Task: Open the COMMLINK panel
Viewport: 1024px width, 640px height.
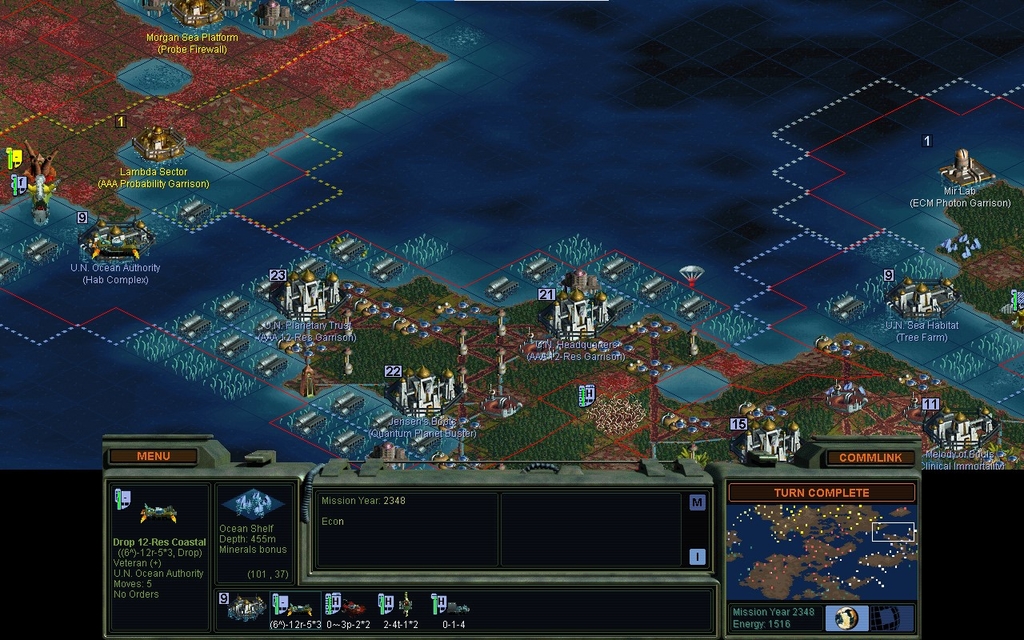Action: pos(870,457)
